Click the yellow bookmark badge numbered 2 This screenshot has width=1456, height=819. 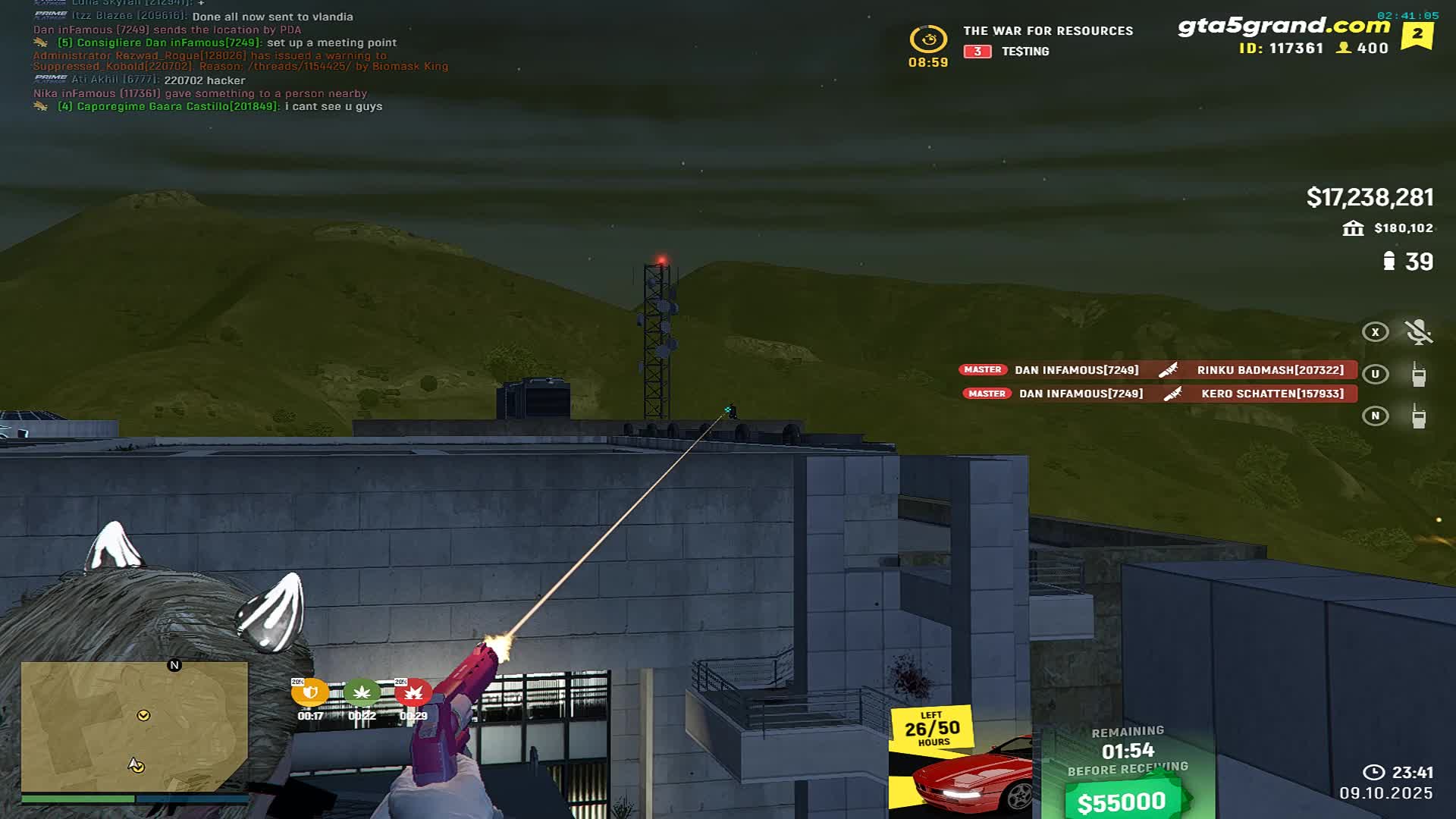[x=1417, y=34]
